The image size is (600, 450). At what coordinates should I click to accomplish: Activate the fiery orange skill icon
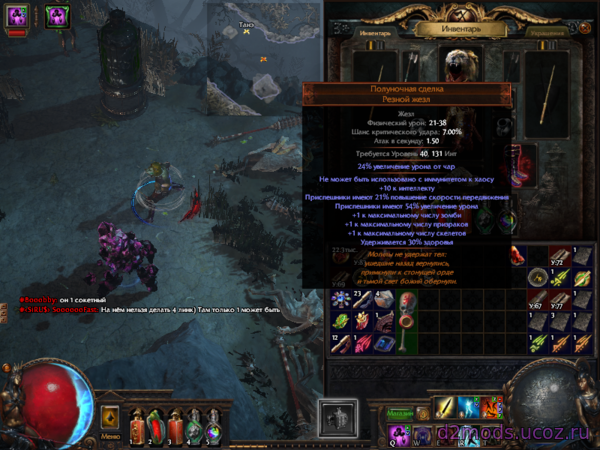click(x=491, y=408)
